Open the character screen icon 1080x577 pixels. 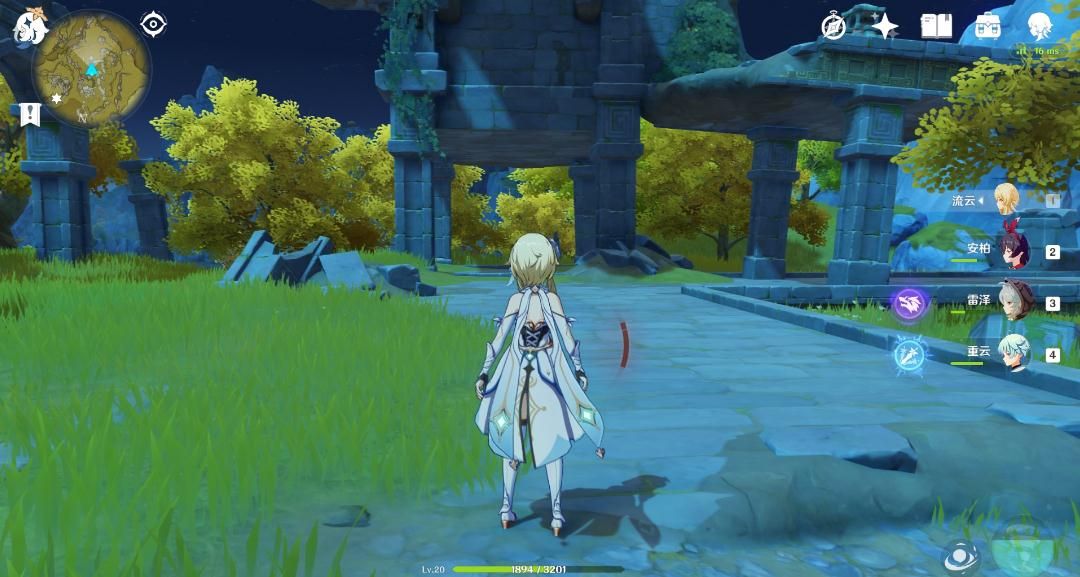[1041, 27]
